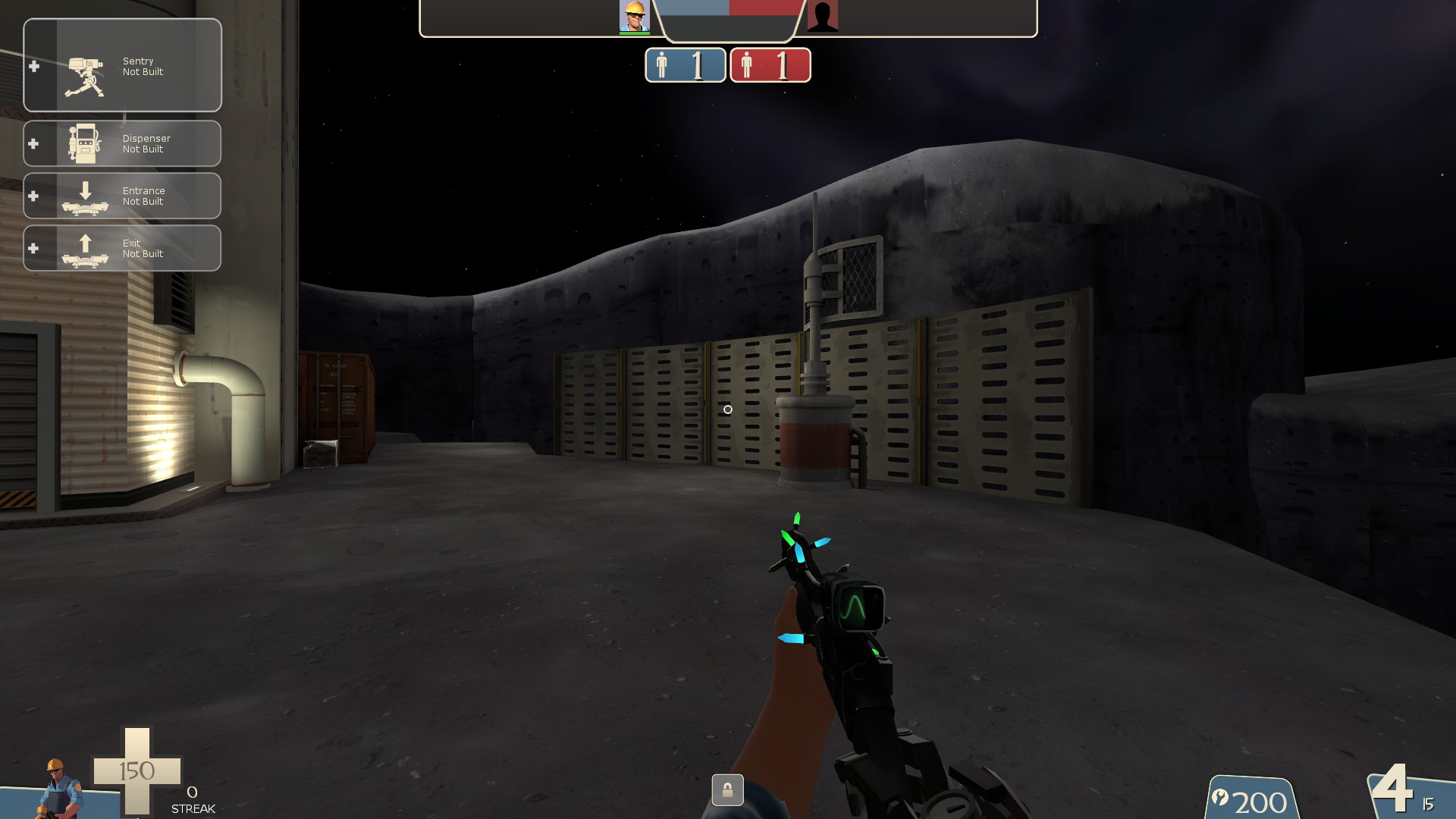The height and width of the screenshot is (819, 1456).
Task: Click the padlock icon at bottom center
Action: point(727,790)
